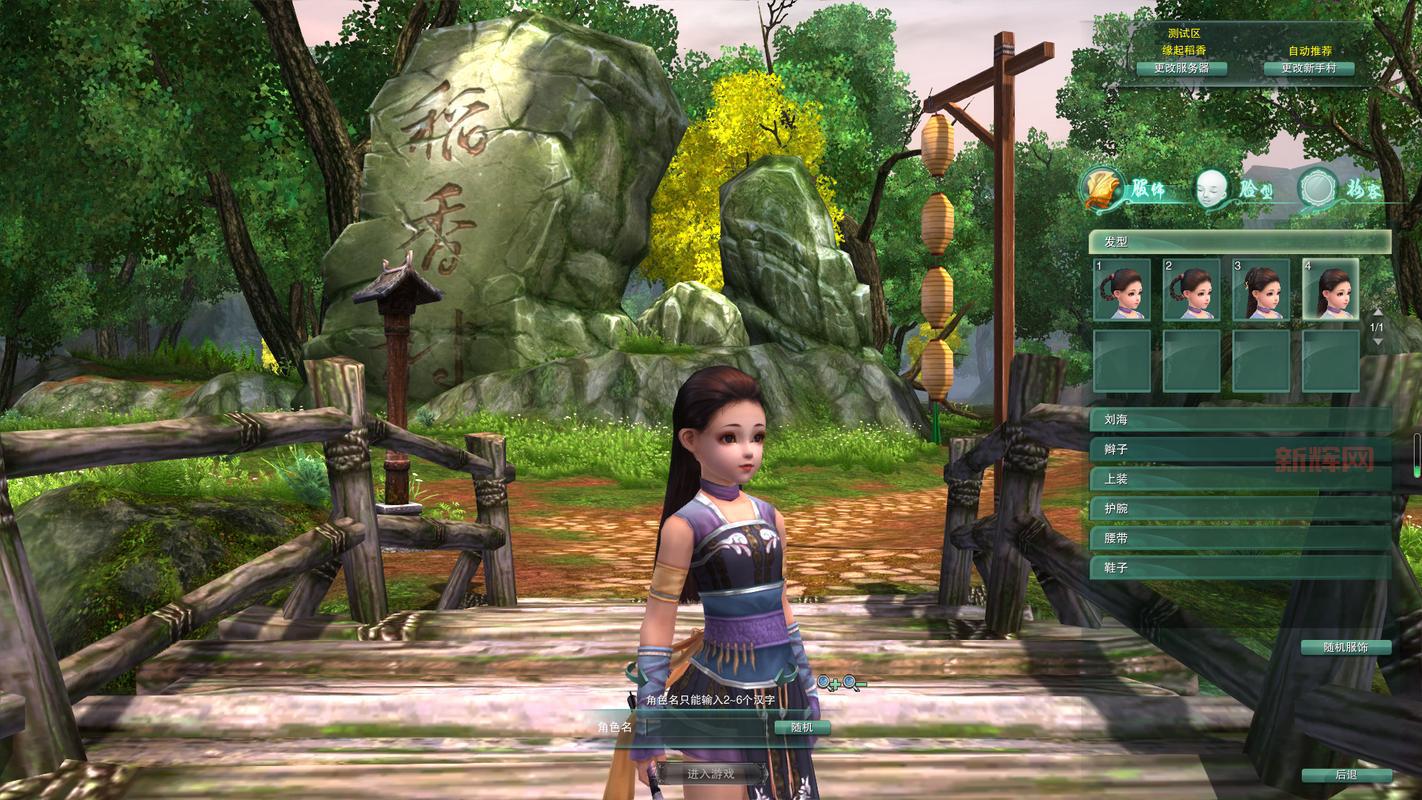Click the 更改服务器 change server button
This screenshot has width=1422, height=800.
click(1181, 69)
